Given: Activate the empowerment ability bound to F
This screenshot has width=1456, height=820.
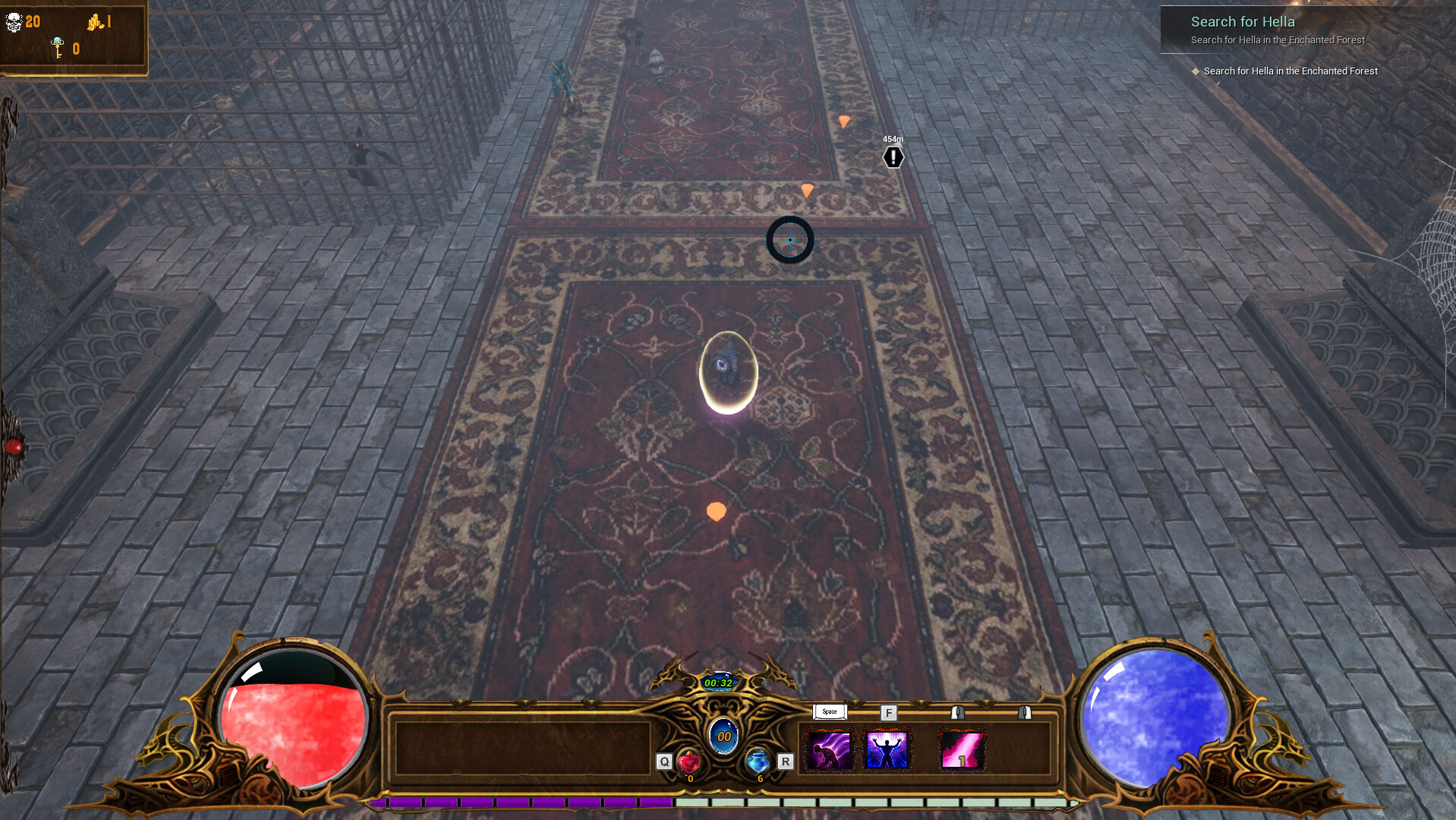Looking at the screenshot, I should point(887,749).
